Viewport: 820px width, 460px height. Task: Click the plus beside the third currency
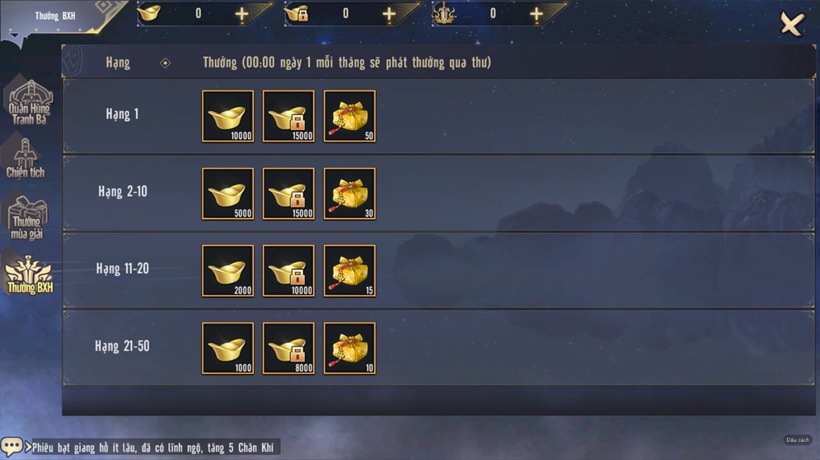click(536, 14)
